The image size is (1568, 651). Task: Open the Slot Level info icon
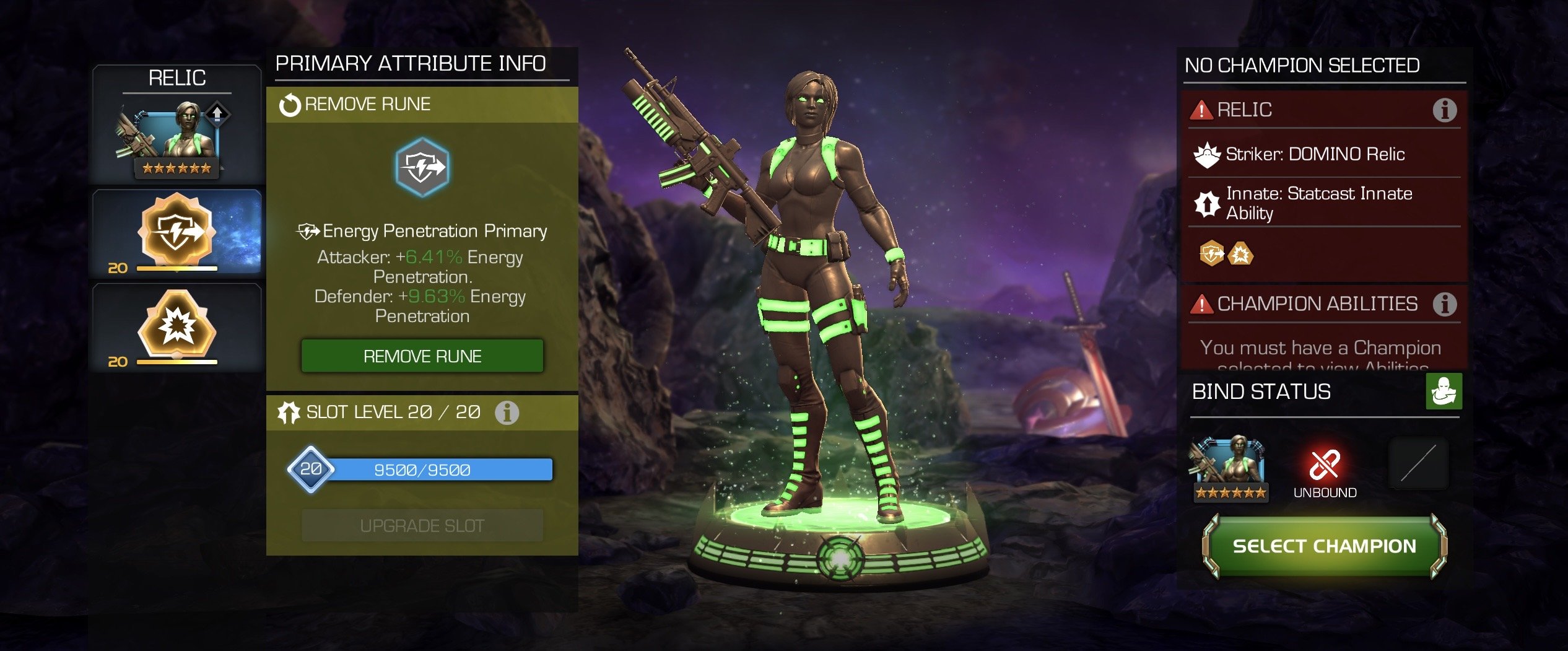507,413
